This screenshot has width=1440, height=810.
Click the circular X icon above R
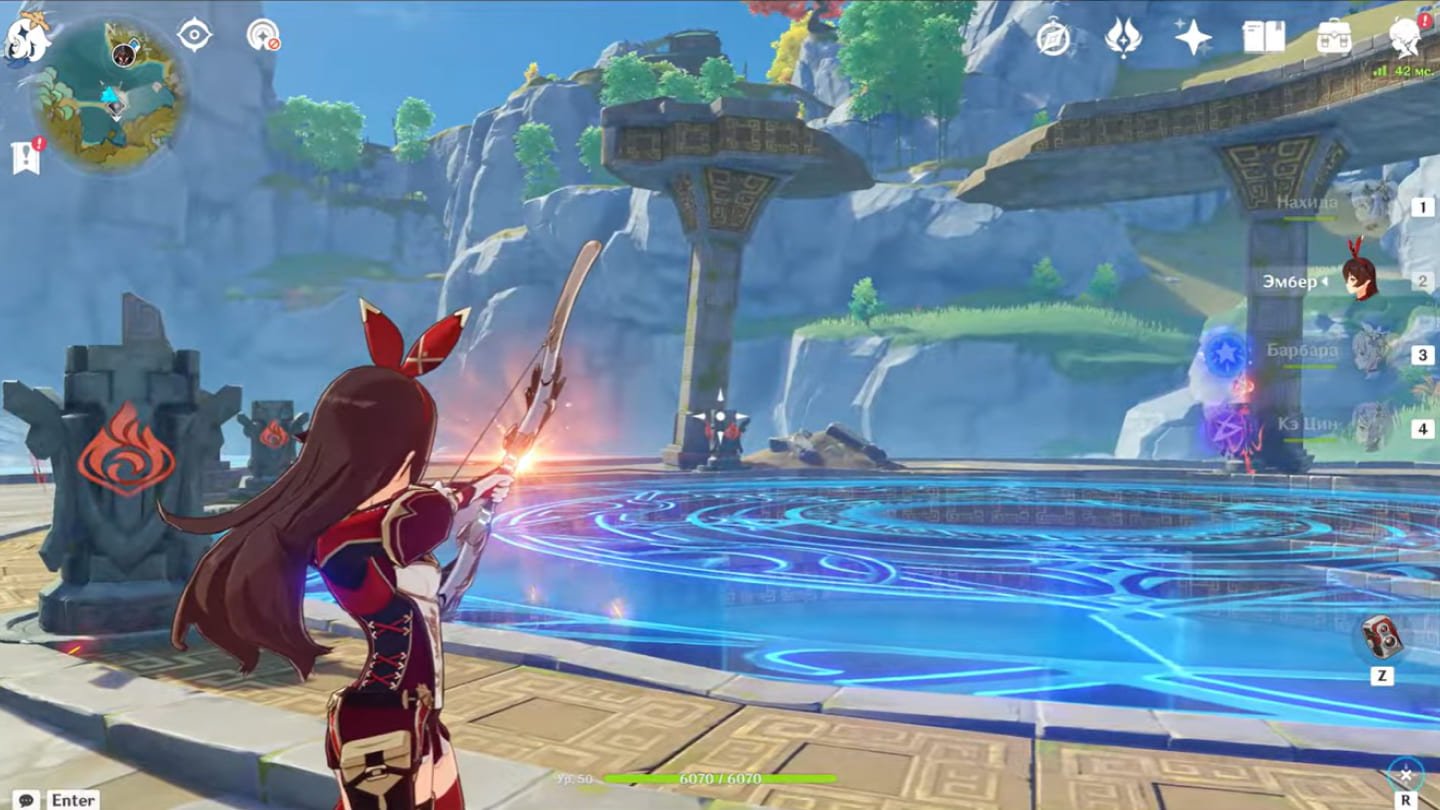point(1405,775)
